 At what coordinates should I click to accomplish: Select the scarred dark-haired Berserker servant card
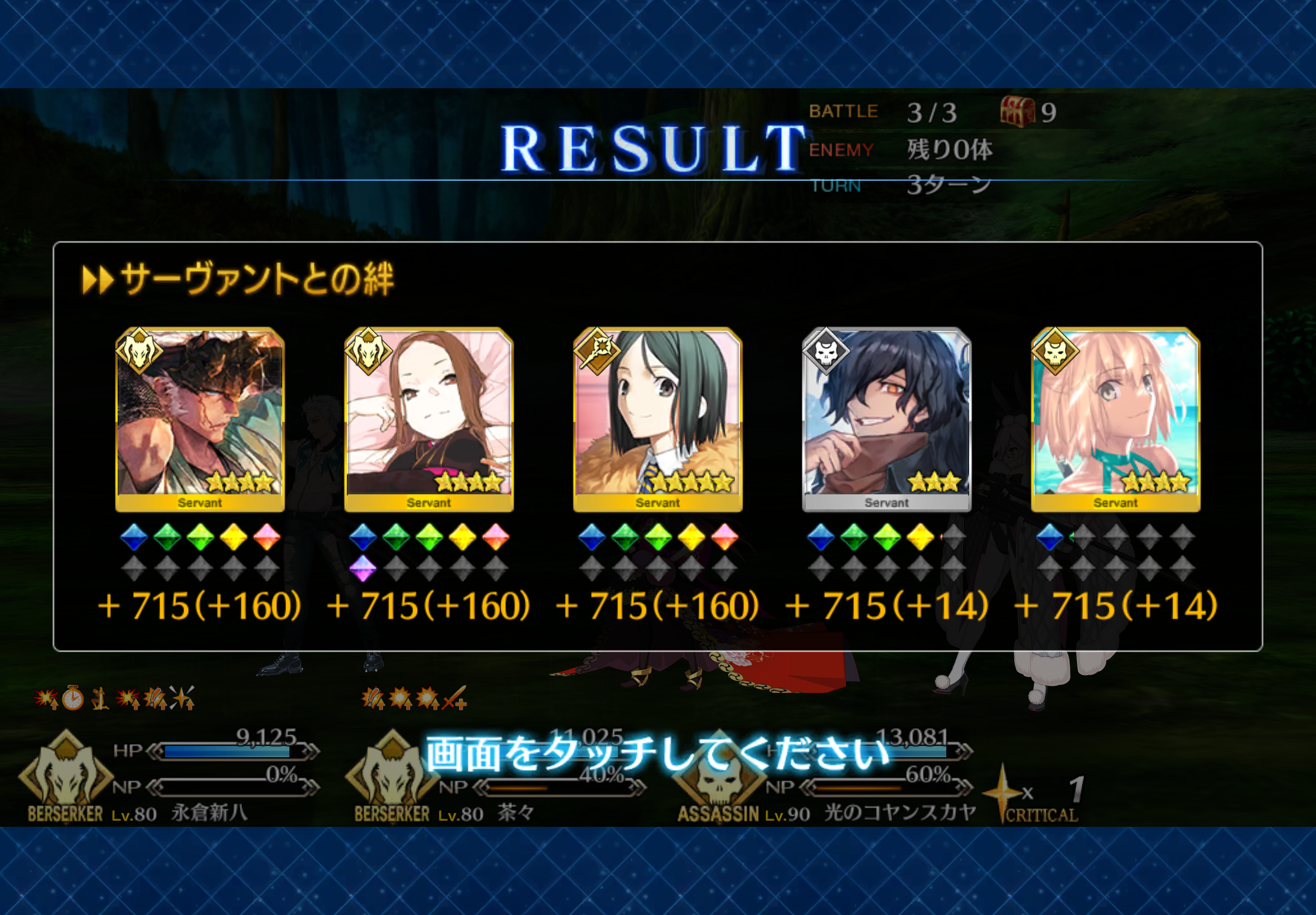point(200,418)
